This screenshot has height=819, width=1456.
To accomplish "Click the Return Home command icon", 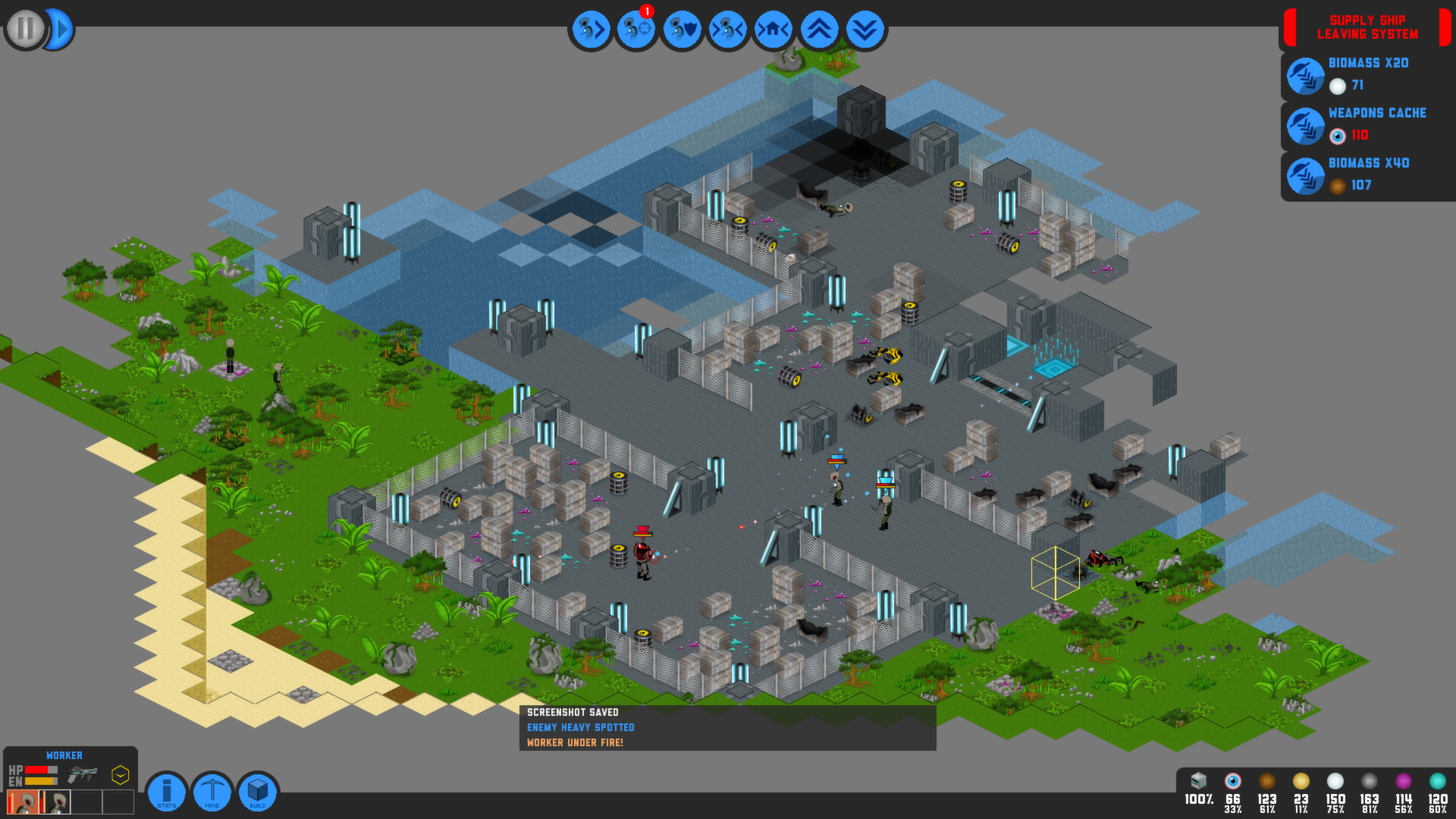I will [x=773, y=29].
